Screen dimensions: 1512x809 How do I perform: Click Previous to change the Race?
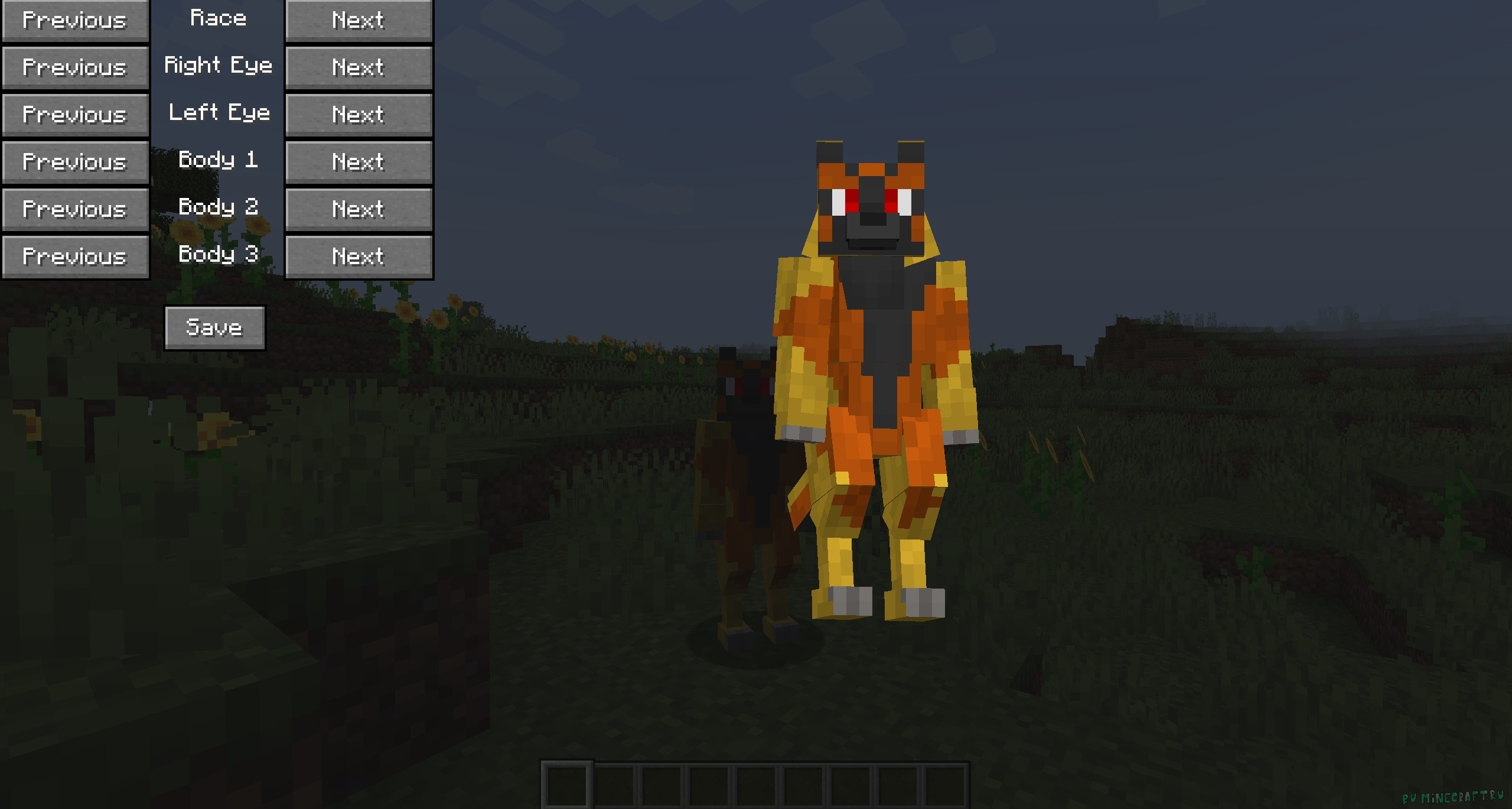(x=75, y=20)
